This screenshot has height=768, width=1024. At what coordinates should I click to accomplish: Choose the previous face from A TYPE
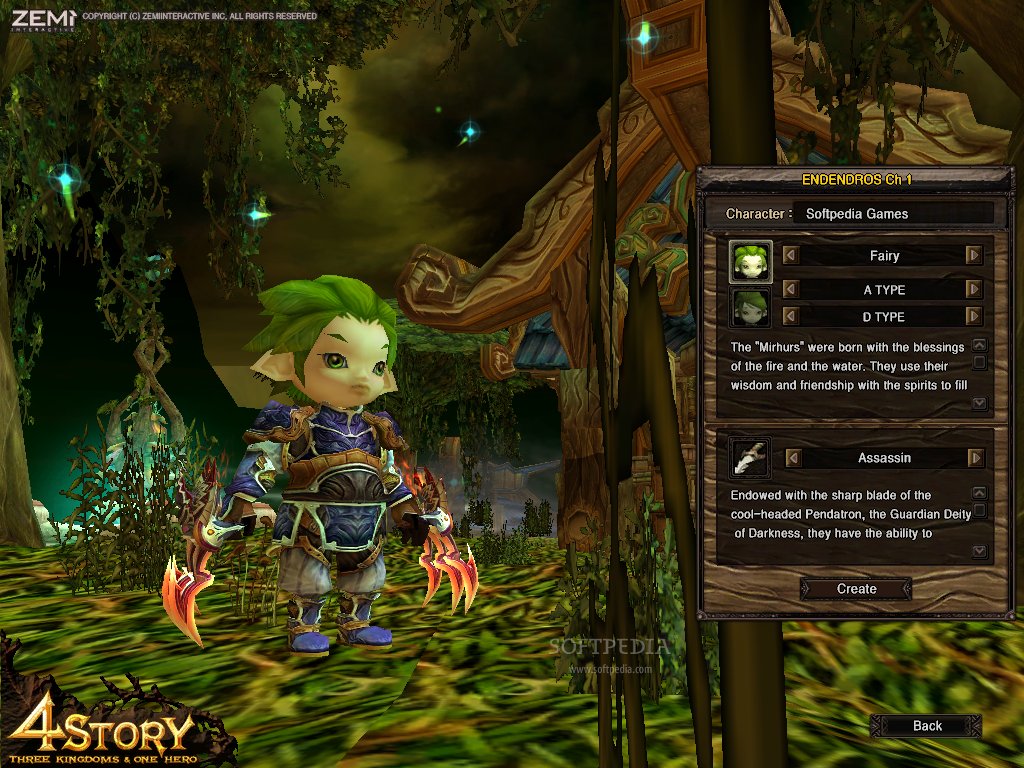pyautogui.click(x=791, y=289)
